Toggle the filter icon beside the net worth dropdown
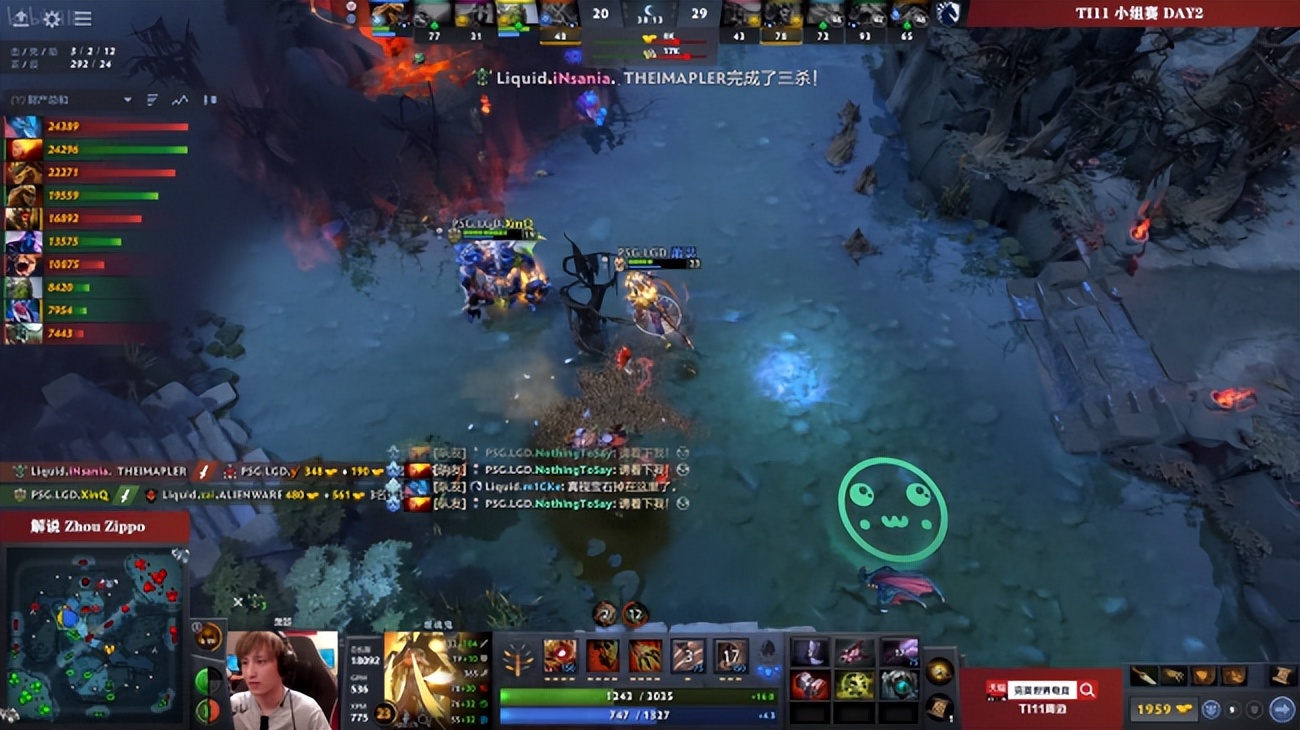1300x730 pixels. click(x=150, y=100)
